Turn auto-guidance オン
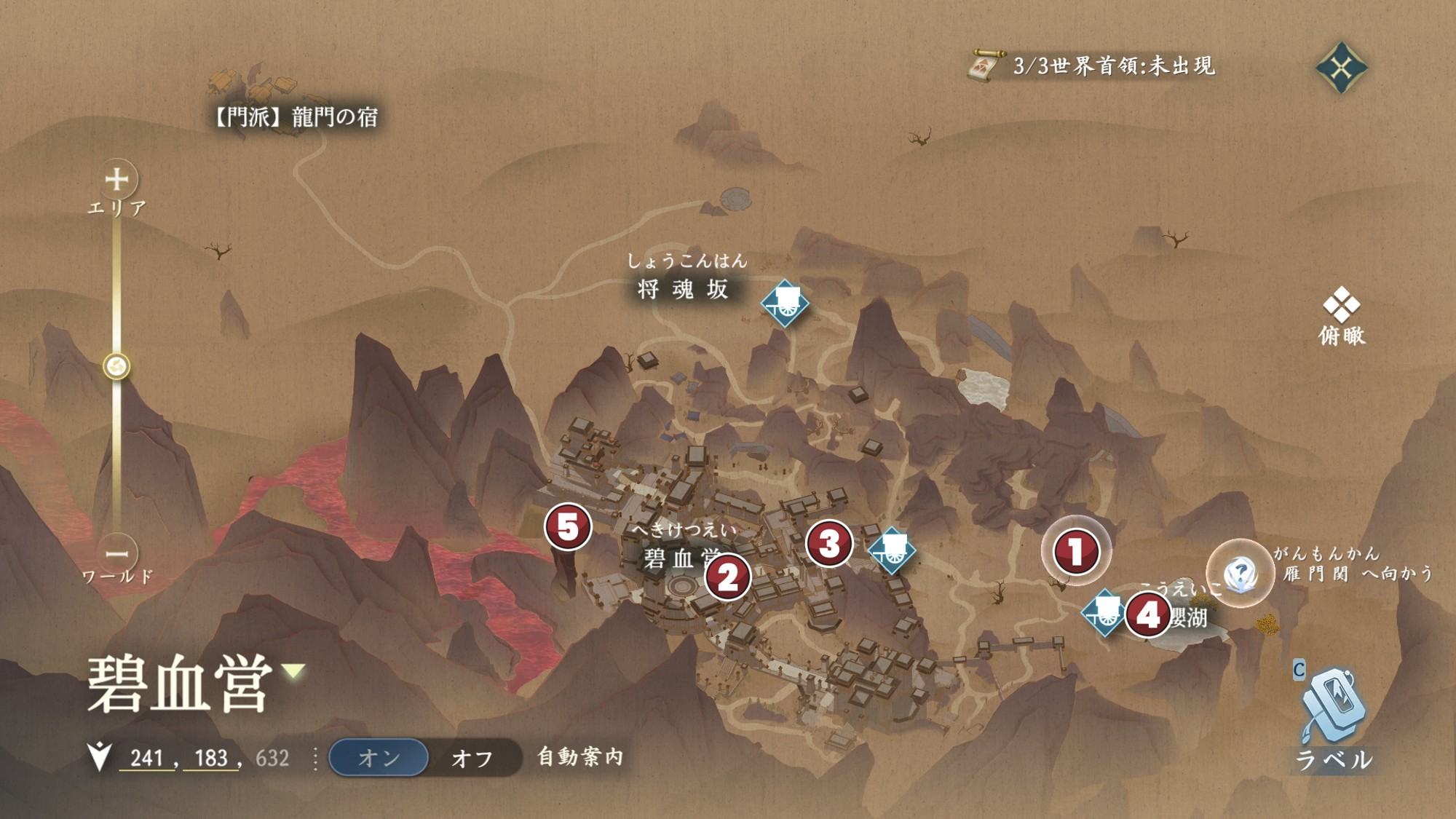The image size is (1456, 819). tap(379, 758)
